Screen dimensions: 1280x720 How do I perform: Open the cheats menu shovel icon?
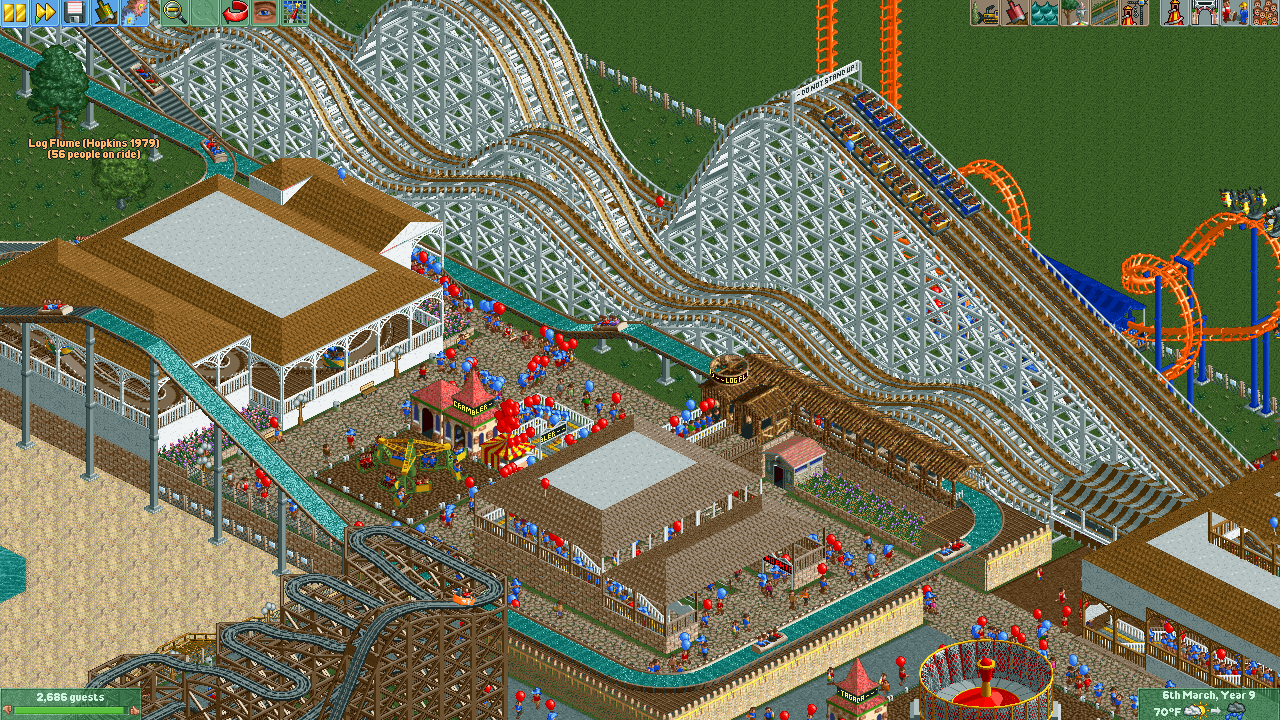click(x=105, y=12)
